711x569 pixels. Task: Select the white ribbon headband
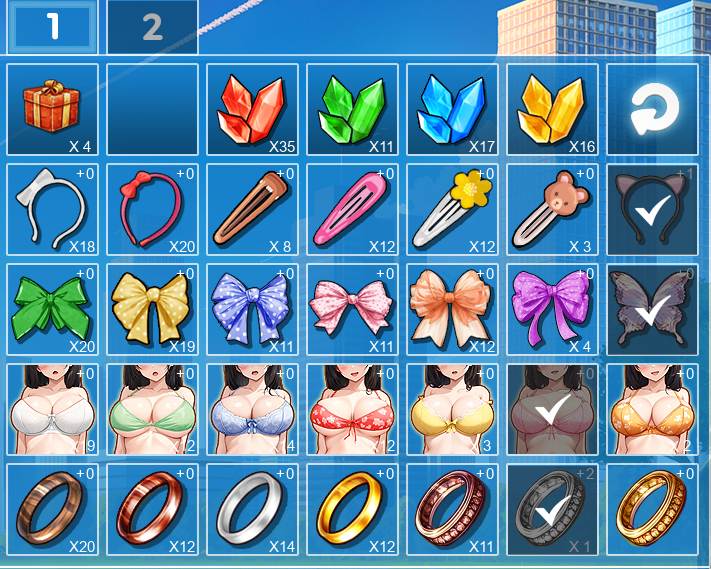[52, 210]
